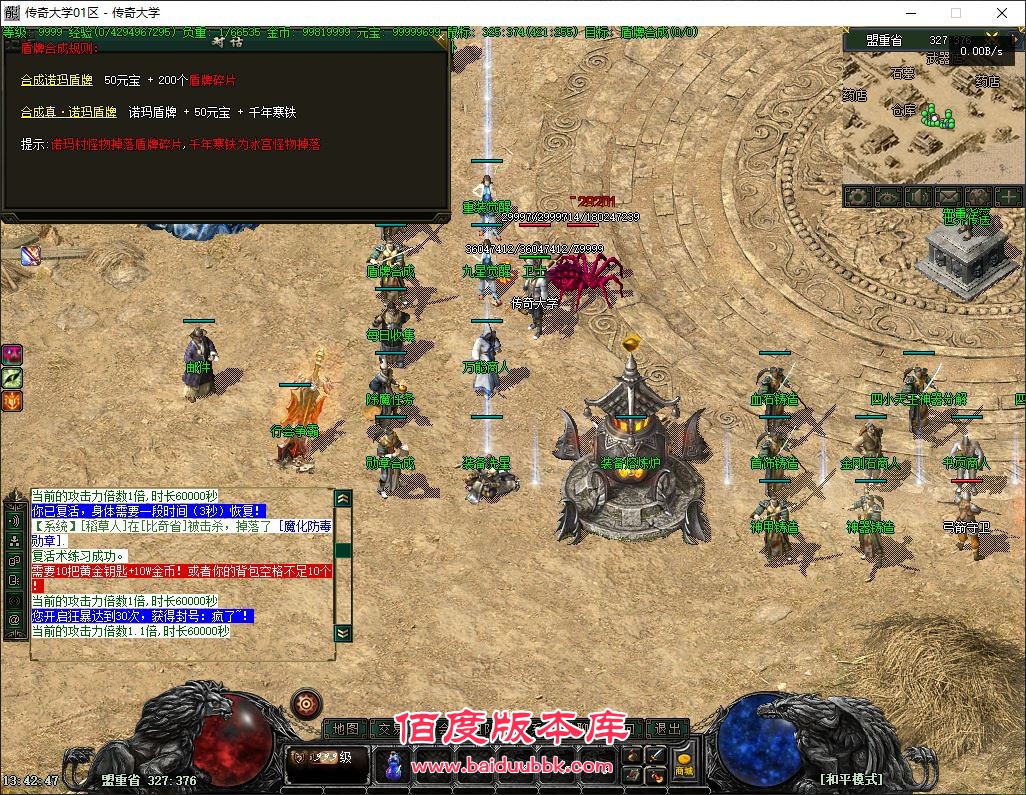Choose the 合成真·诺玛盾牌 option
Viewport: 1026px width, 795px height.
click(68, 112)
